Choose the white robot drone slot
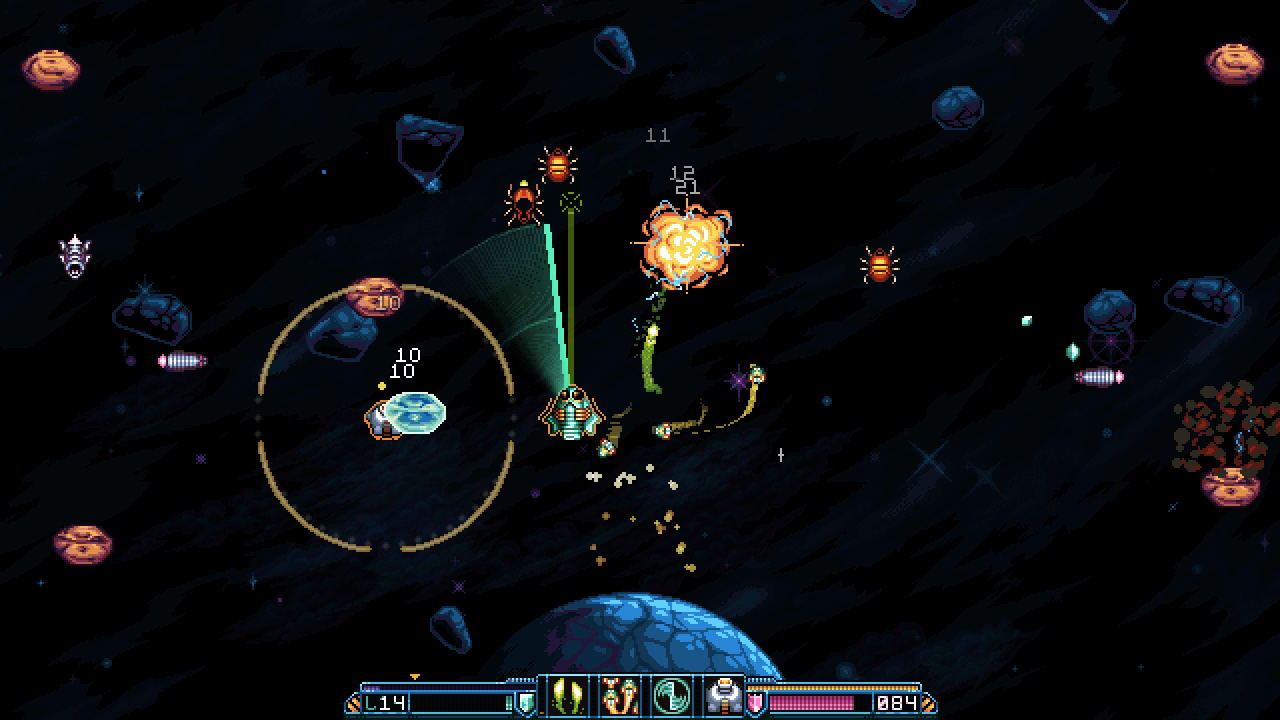Screen dimensions: 1280x720 720,696
